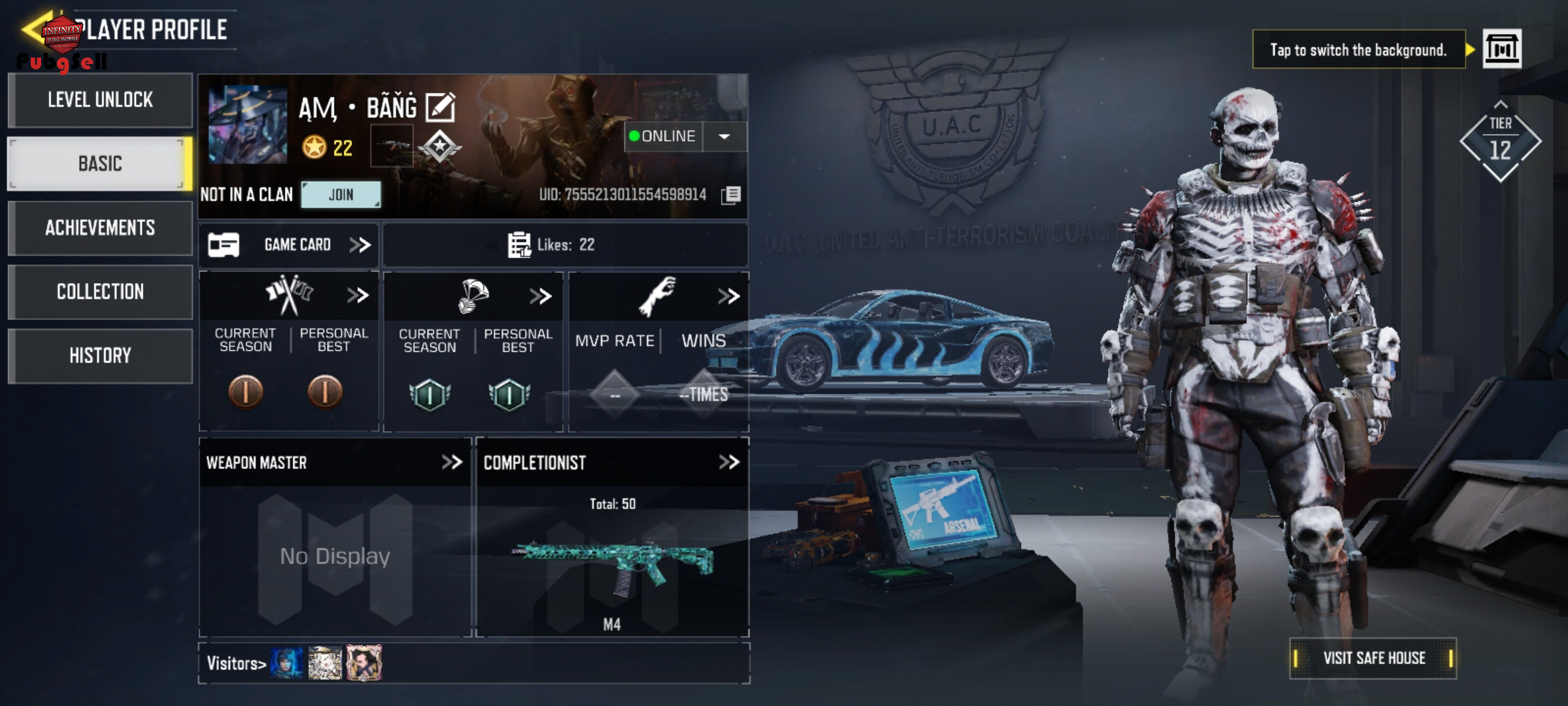Viewport: 1568px width, 706px height.
Task: Expand the Weapon Master section
Action: coord(451,463)
